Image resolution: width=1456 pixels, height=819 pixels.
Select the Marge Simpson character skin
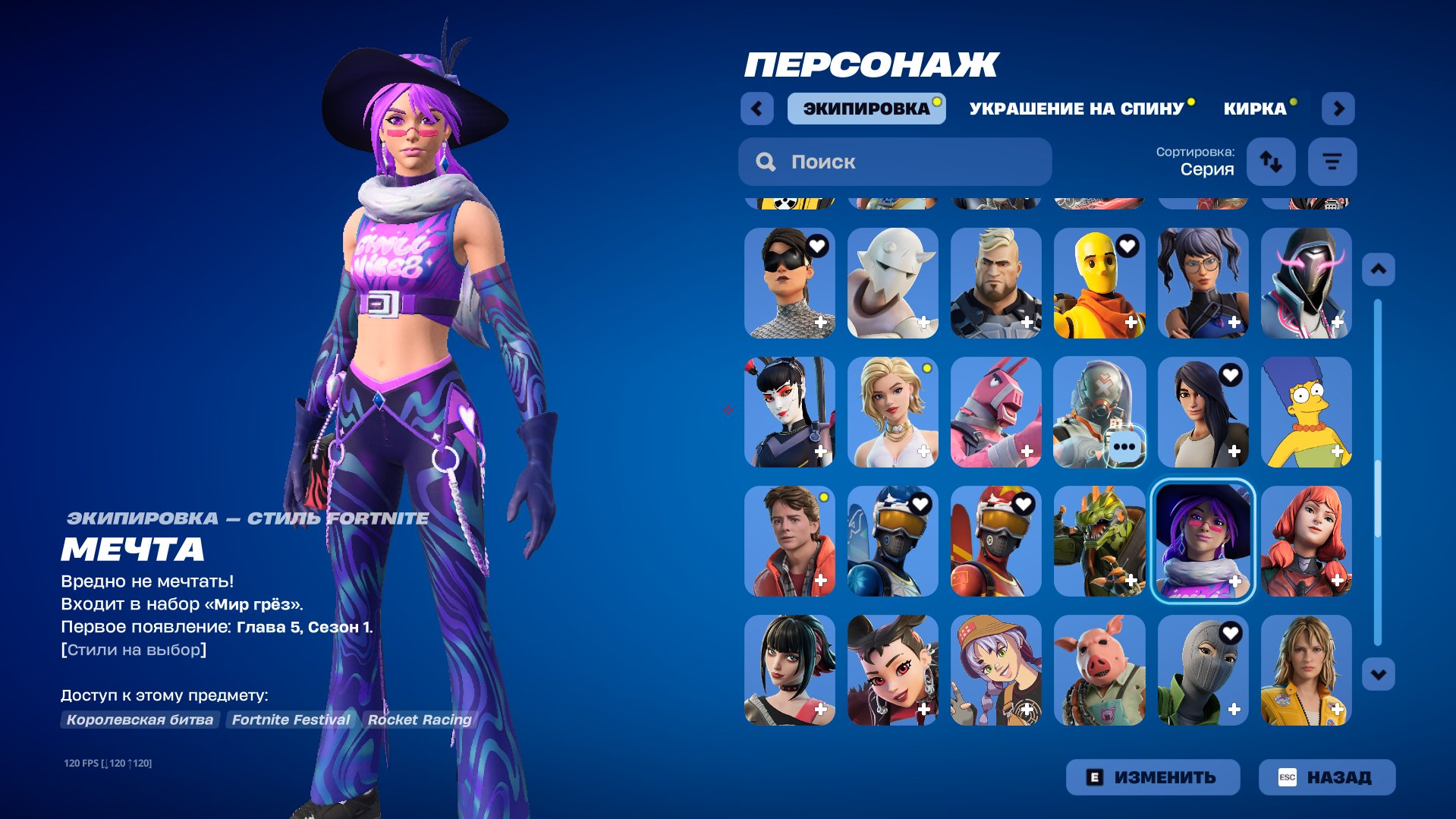[x=1307, y=412]
